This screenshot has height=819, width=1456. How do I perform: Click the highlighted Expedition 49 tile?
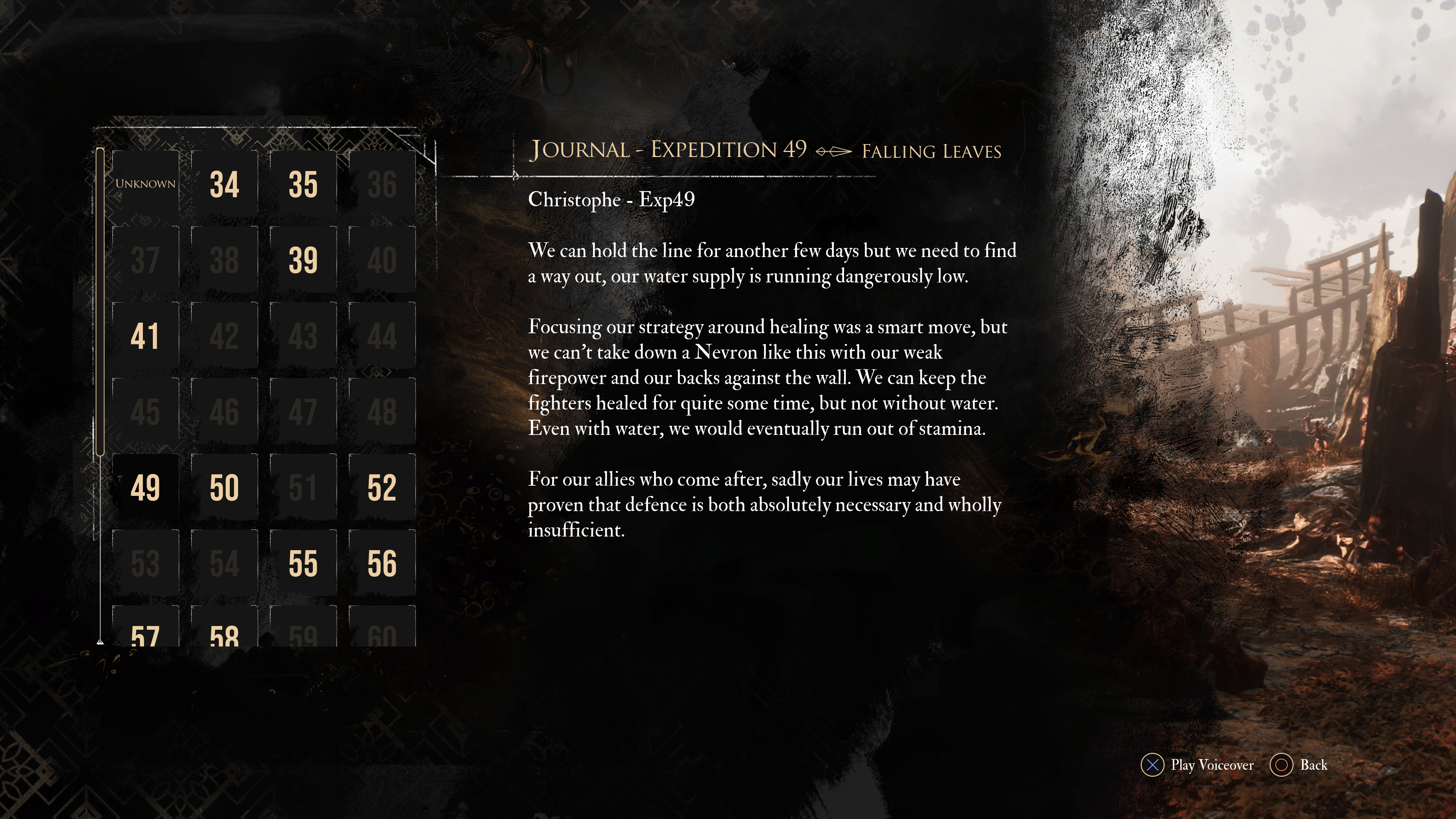point(145,487)
